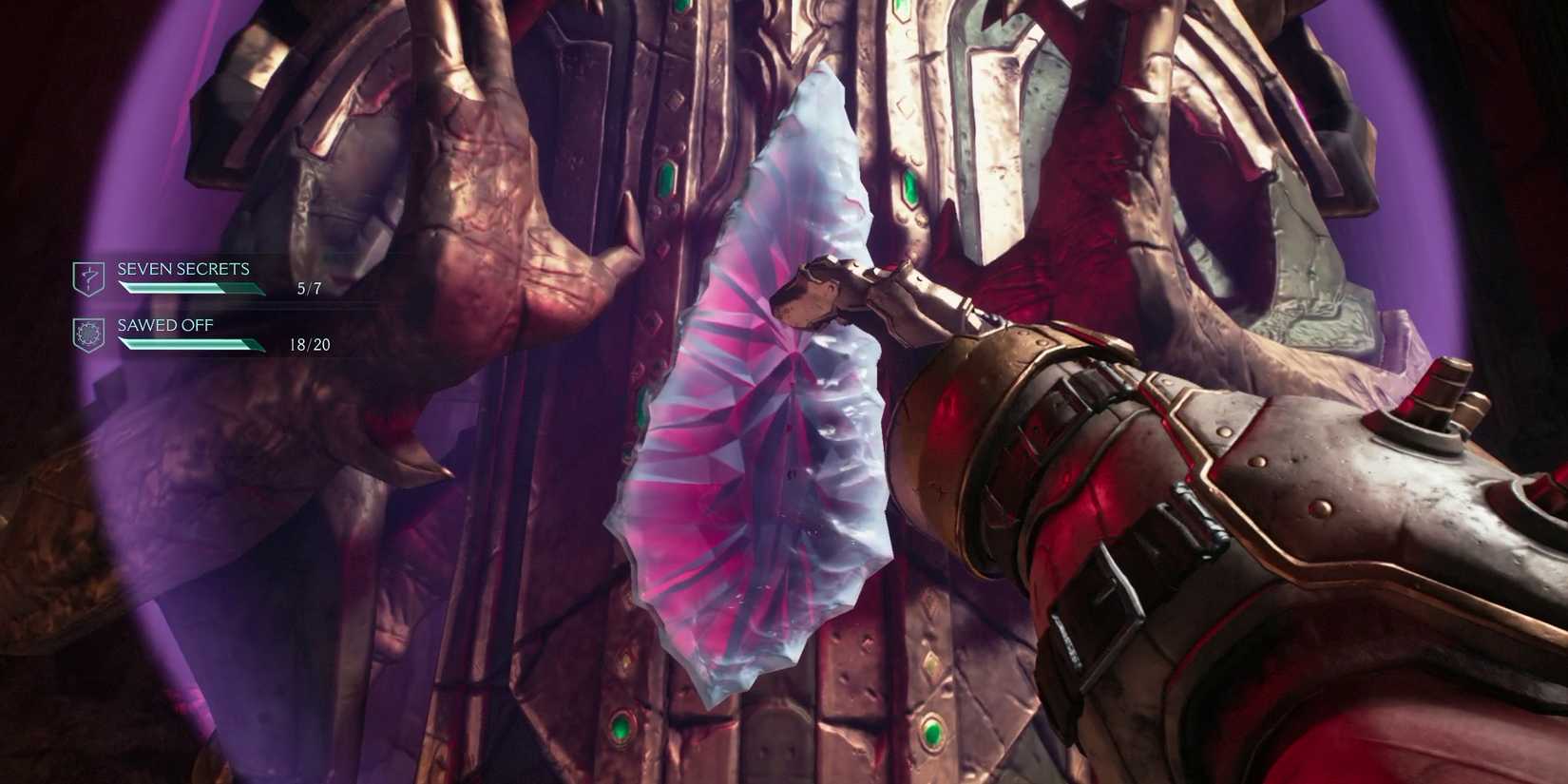Expand the Sawed Off challenge details
The image size is (1568, 784).
click(x=165, y=325)
